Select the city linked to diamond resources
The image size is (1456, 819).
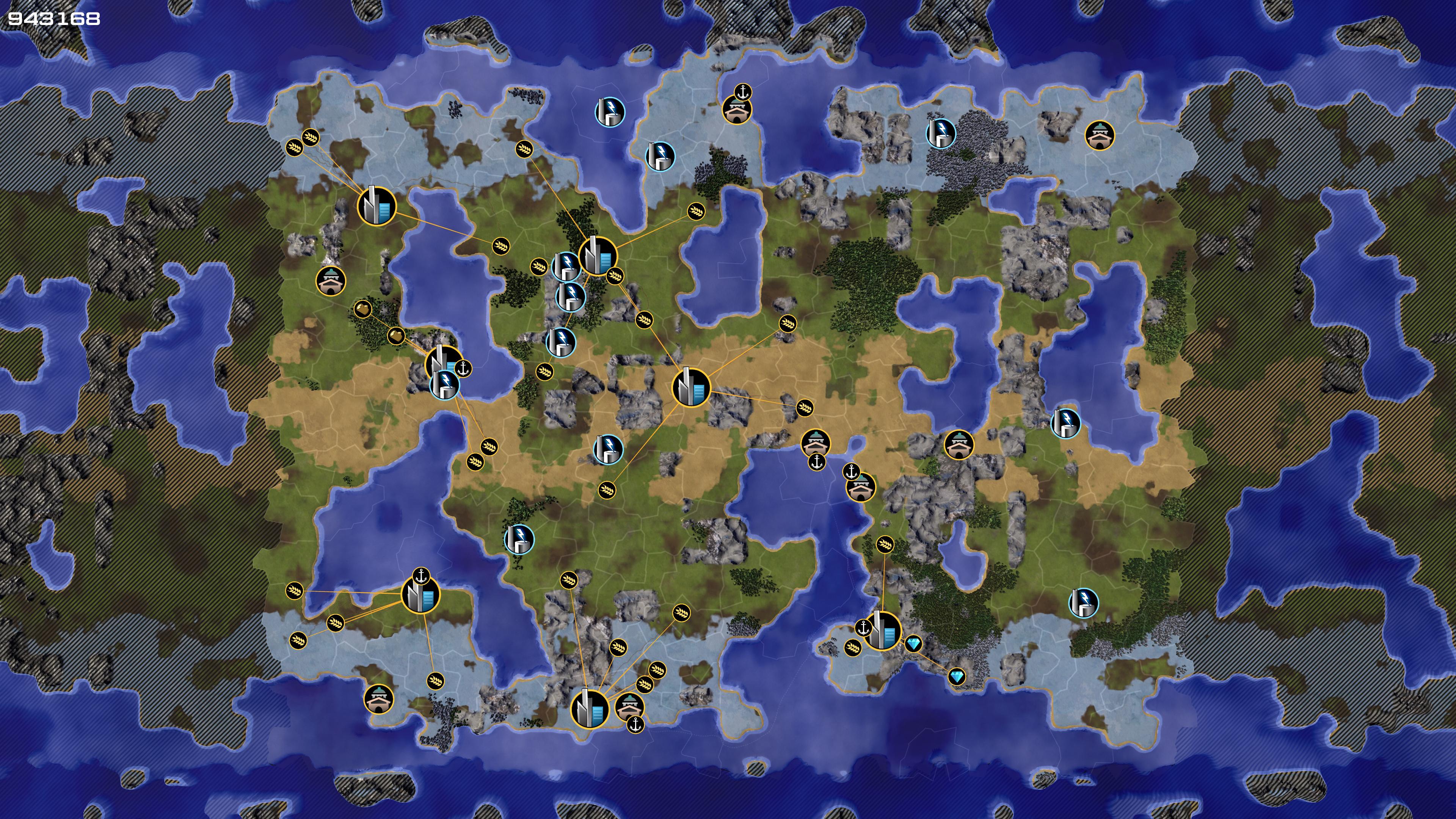click(882, 631)
